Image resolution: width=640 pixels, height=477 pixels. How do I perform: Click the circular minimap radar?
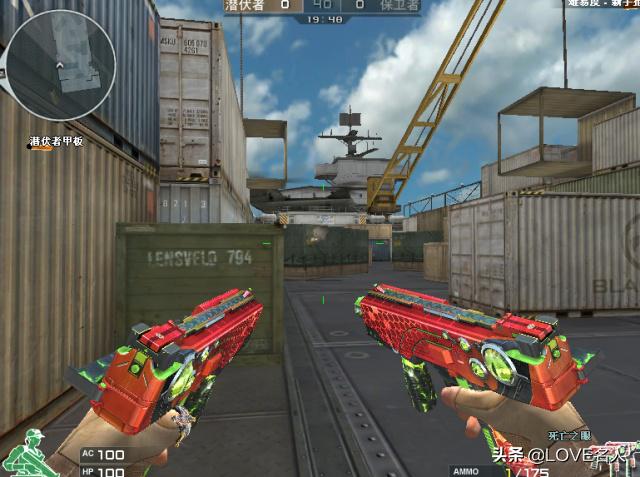pyautogui.click(x=61, y=61)
